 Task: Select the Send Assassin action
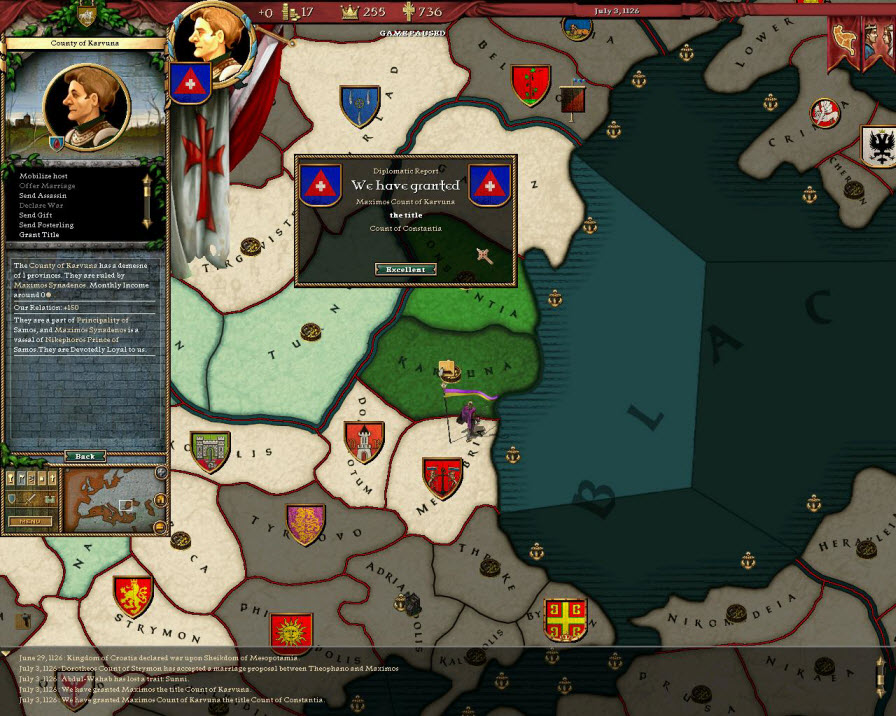(x=44, y=196)
